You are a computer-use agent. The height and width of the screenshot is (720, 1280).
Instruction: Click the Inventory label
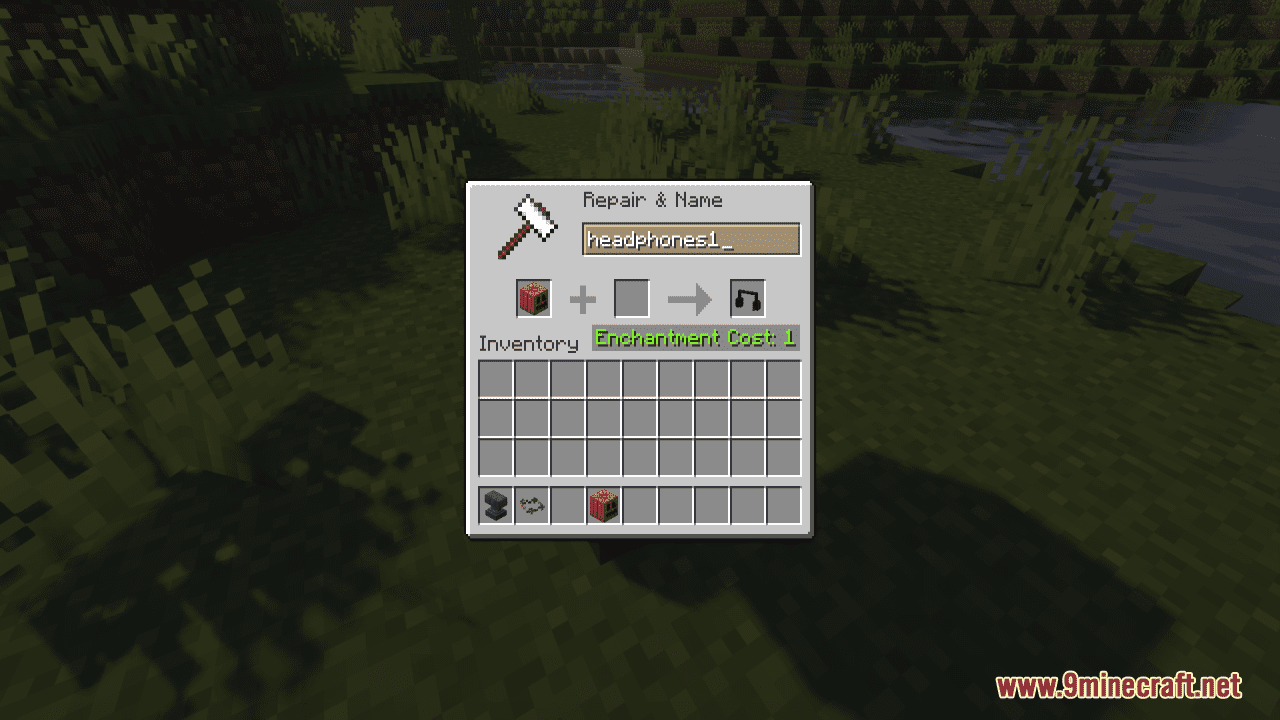point(528,343)
